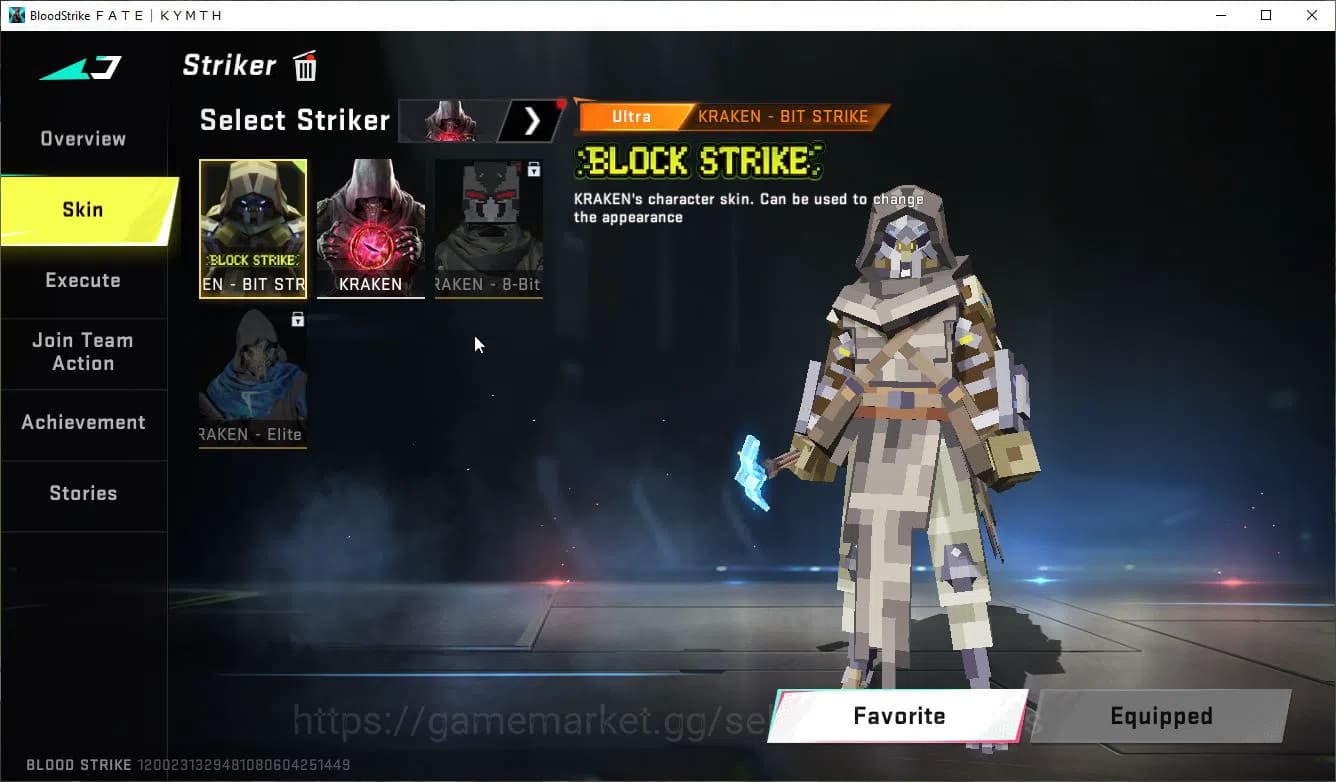The height and width of the screenshot is (782, 1336).
Task: Click the lock icon on KRAKEN - Elite skin
Action: [x=295, y=319]
